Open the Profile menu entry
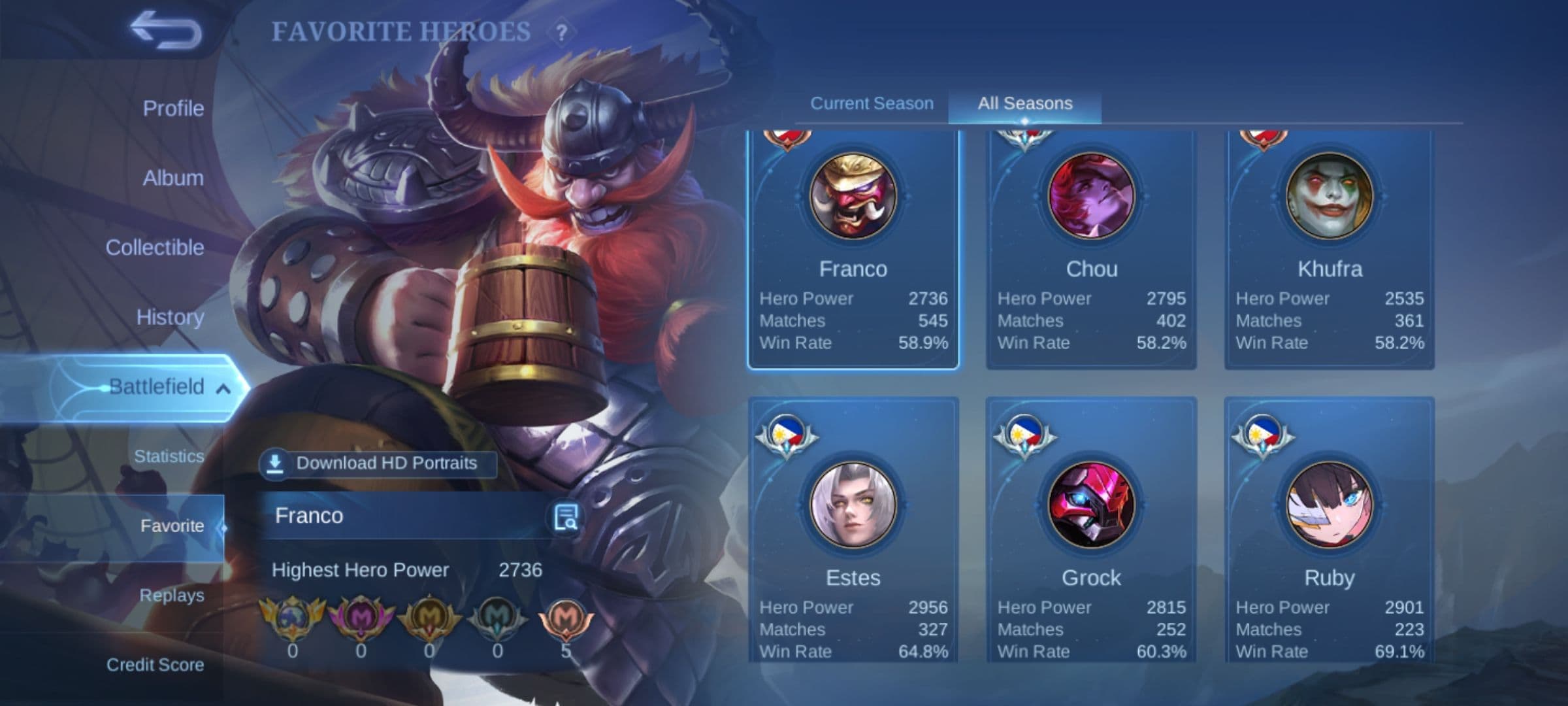The image size is (1568, 706). [x=173, y=109]
